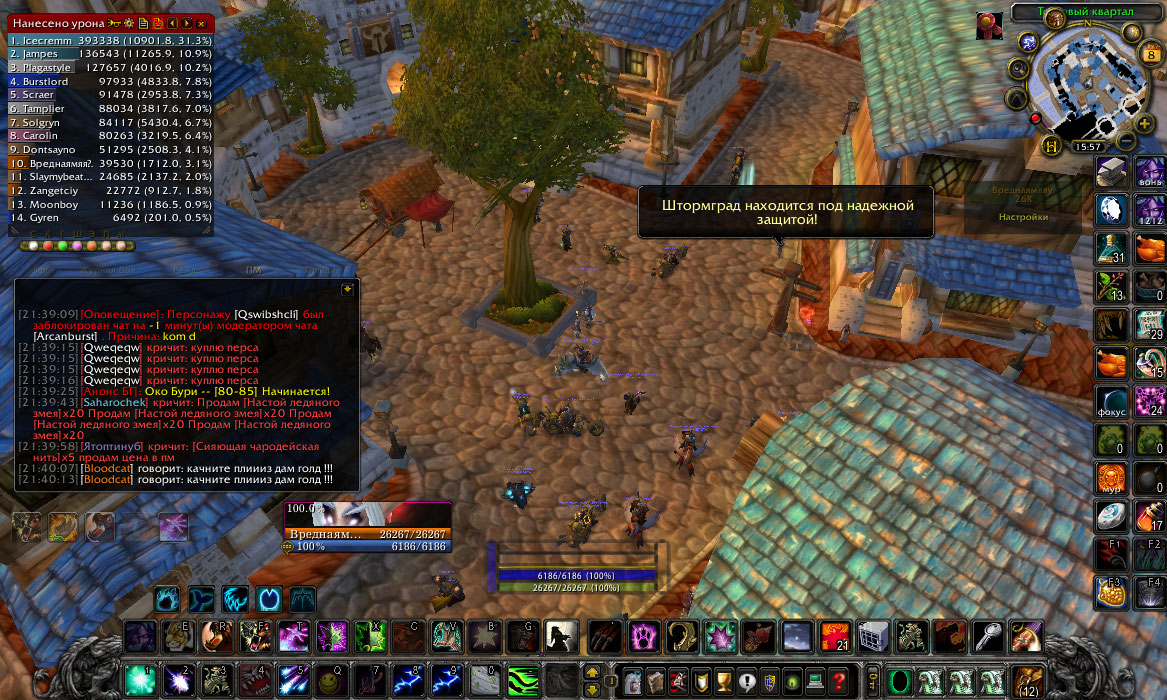This screenshot has height=700, width=1167.
Task: Select Jampes row in damage meter
Action: (110, 53)
